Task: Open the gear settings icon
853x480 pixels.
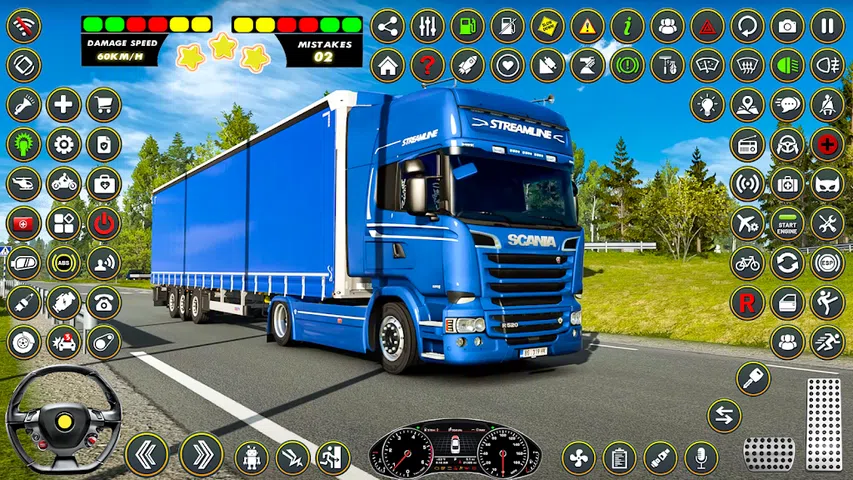Action: pyautogui.click(x=63, y=144)
